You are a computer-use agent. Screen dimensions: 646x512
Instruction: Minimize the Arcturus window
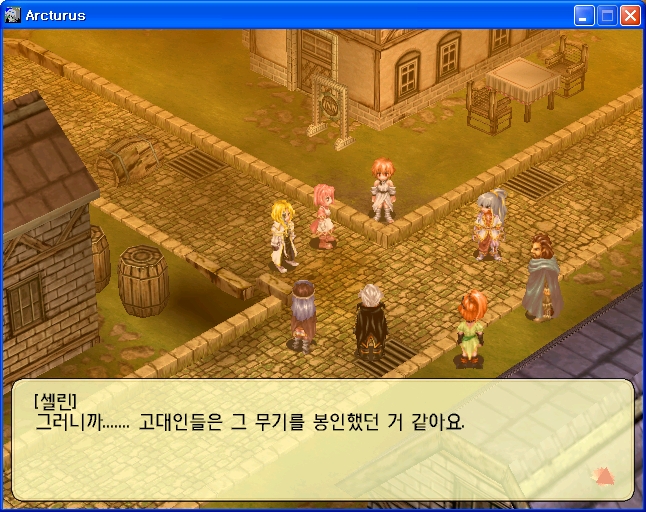(584, 15)
